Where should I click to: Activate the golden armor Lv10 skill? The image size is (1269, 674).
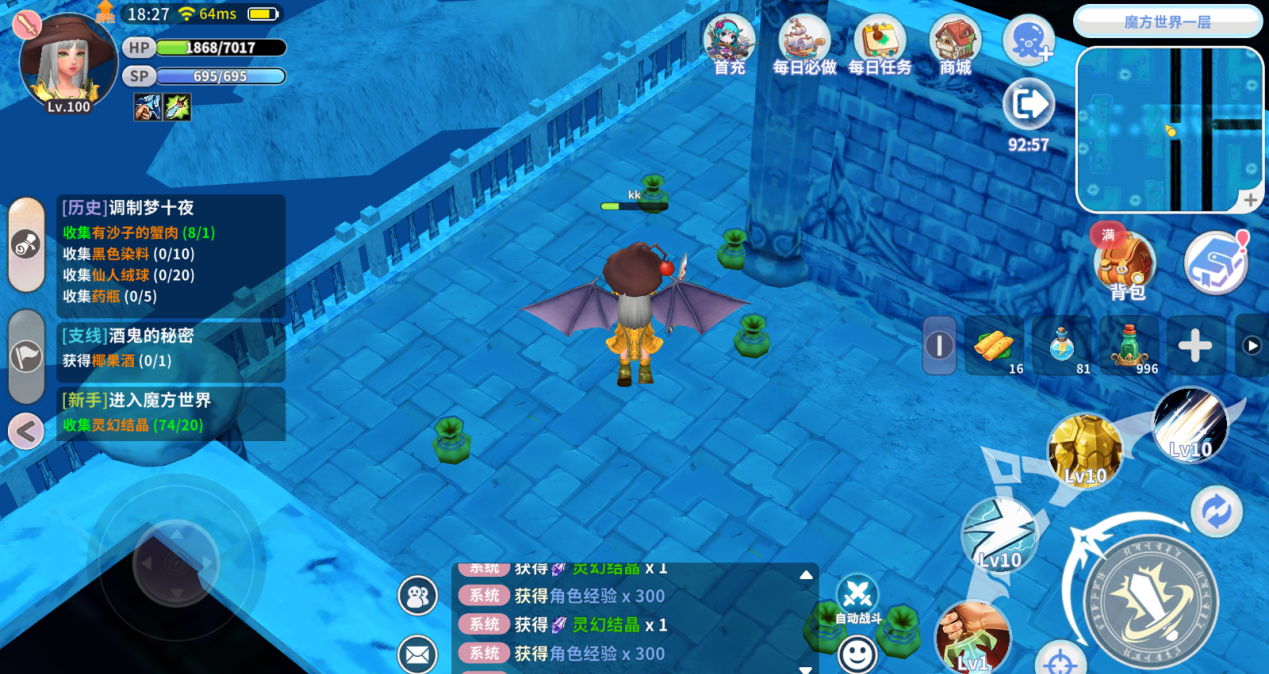[1085, 451]
